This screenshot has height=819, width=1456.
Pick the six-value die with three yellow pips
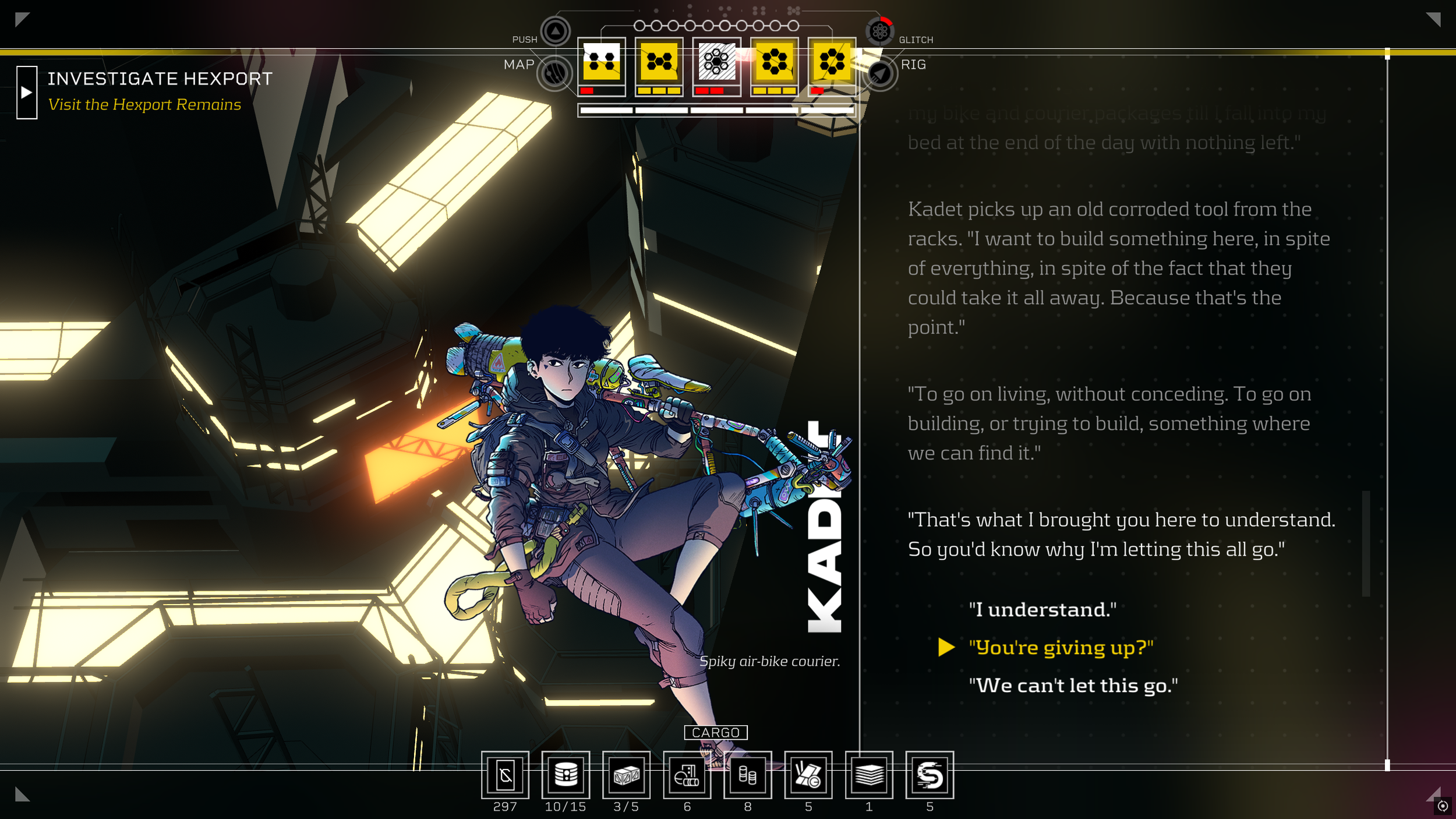(774, 61)
